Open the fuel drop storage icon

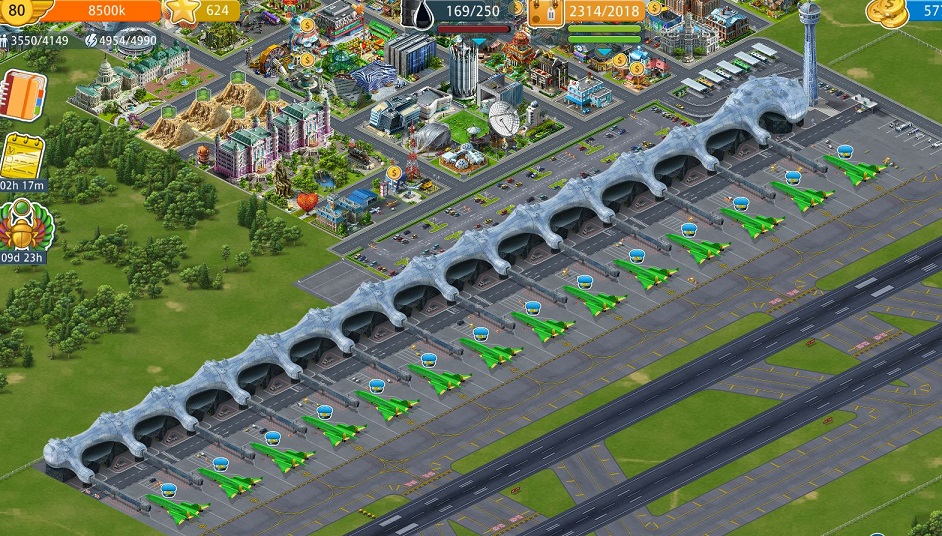pyautogui.click(x=420, y=12)
